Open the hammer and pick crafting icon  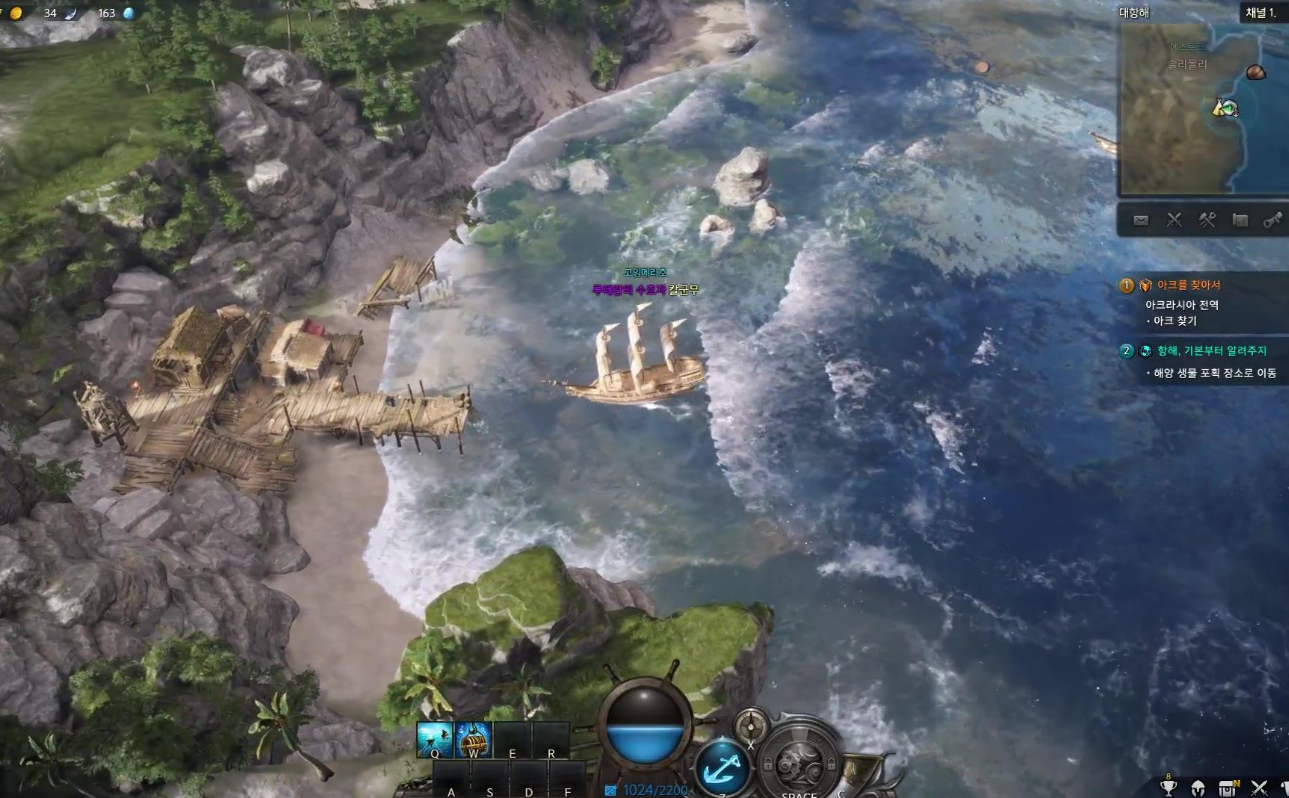click(x=1207, y=220)
